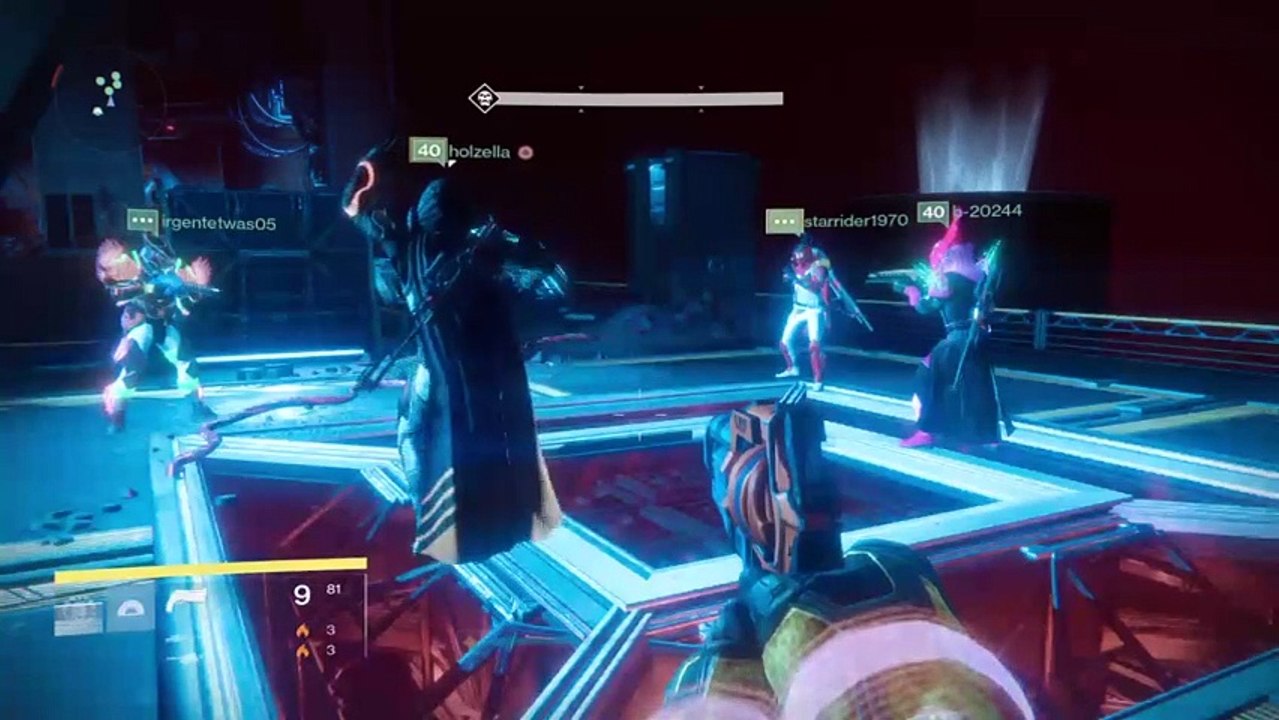Choose the starrider1970 player nameplate
The image size is (1279, 720).
point(855,220)
